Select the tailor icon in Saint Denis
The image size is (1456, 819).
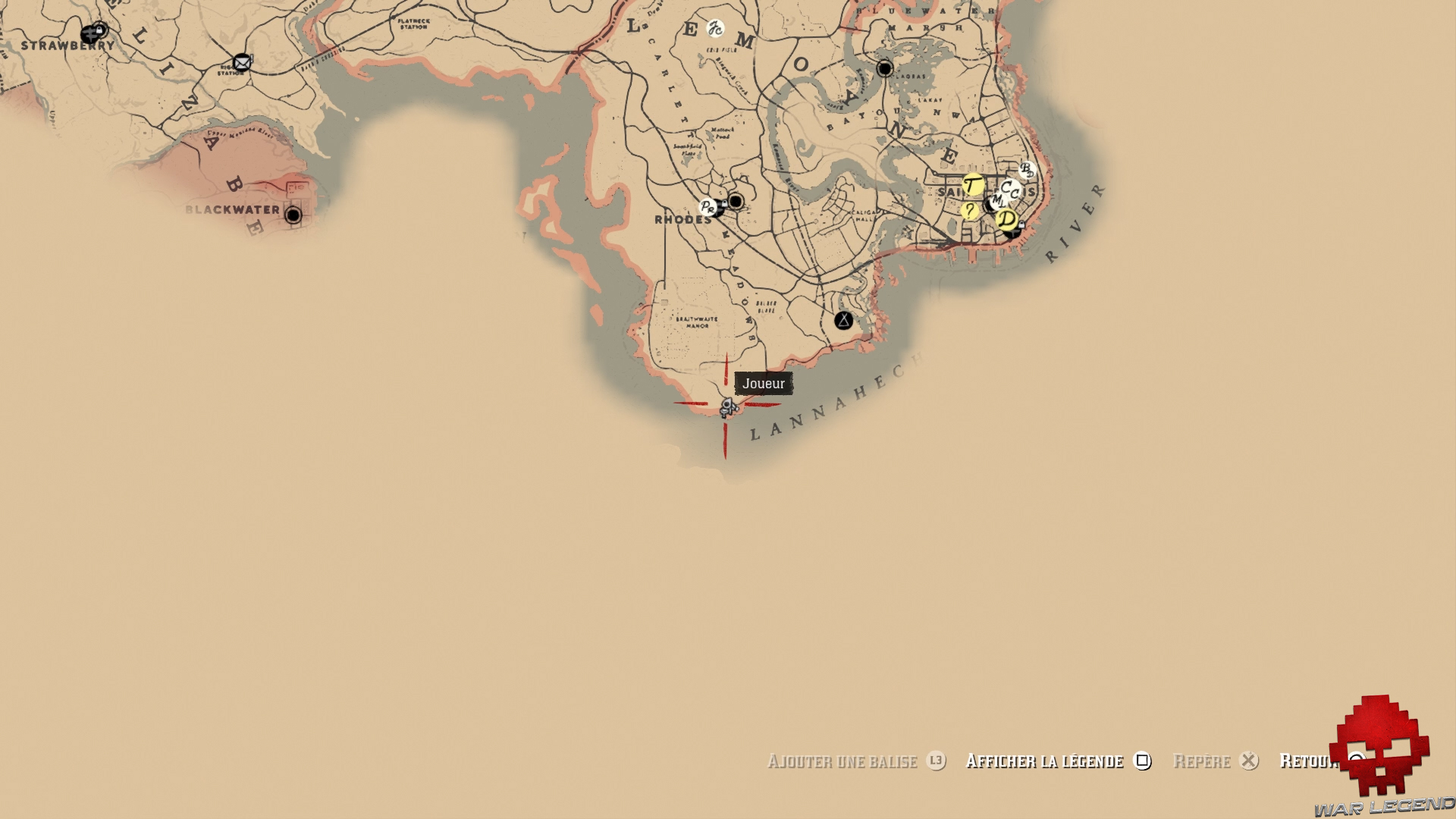pyautogui.click(x=972, y=185)
